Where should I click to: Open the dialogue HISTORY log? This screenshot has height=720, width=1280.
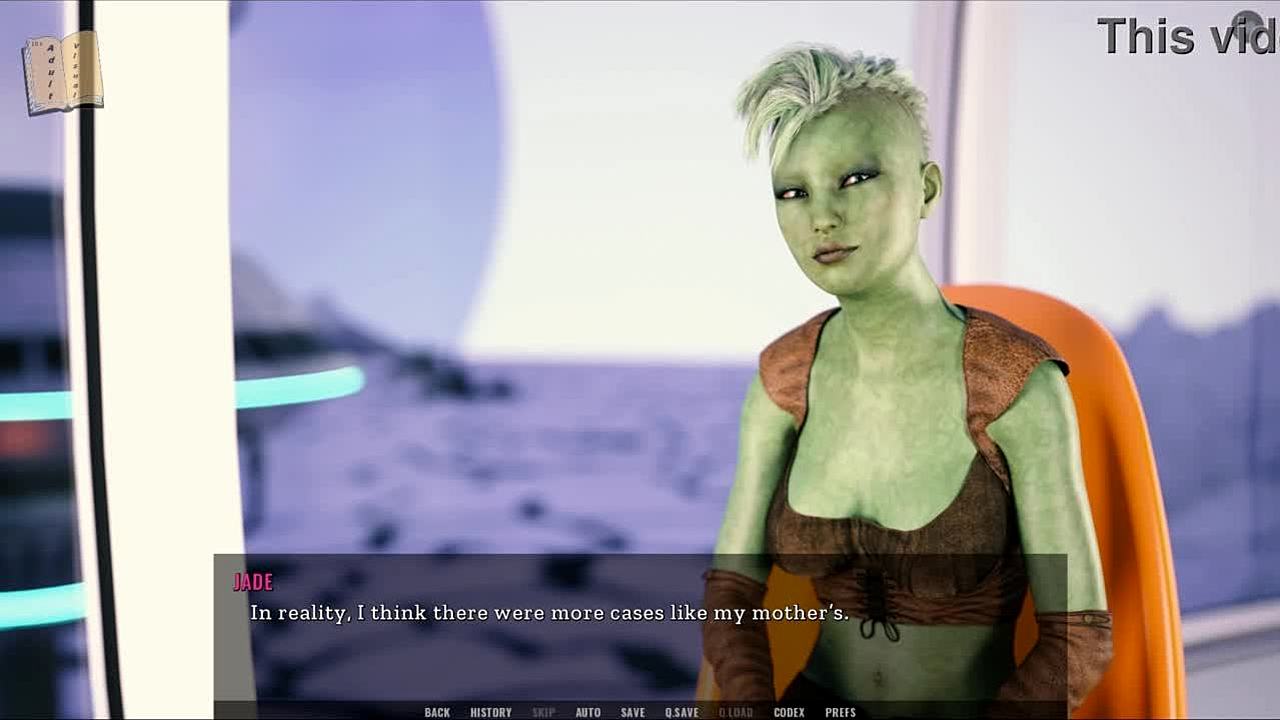(491, 712)
